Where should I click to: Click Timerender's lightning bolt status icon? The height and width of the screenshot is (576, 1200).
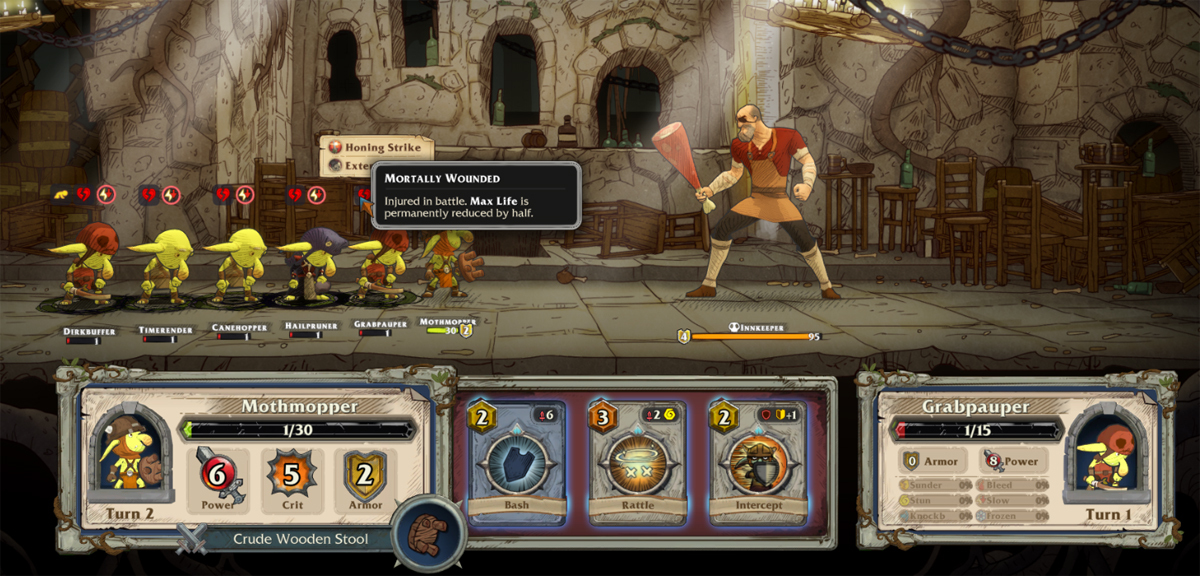point(171,194)
